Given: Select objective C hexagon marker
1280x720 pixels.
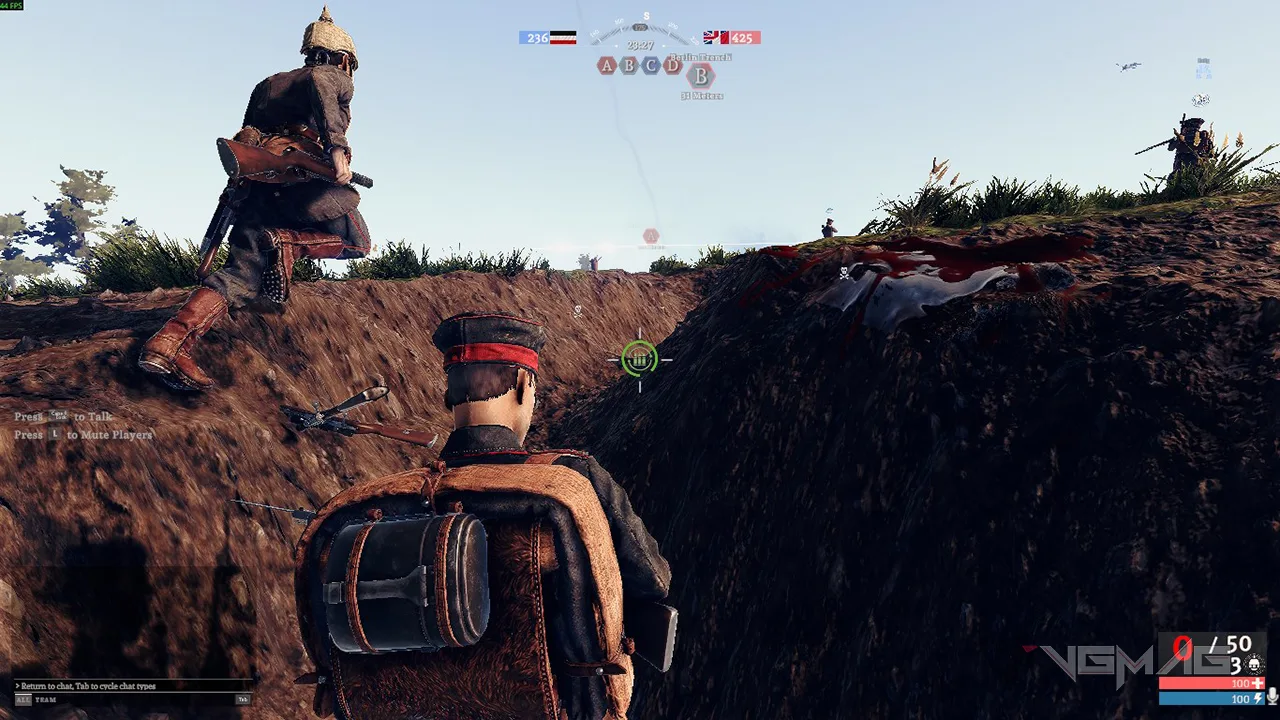Looking at the screenshot, I should click(x=651, y=66).
